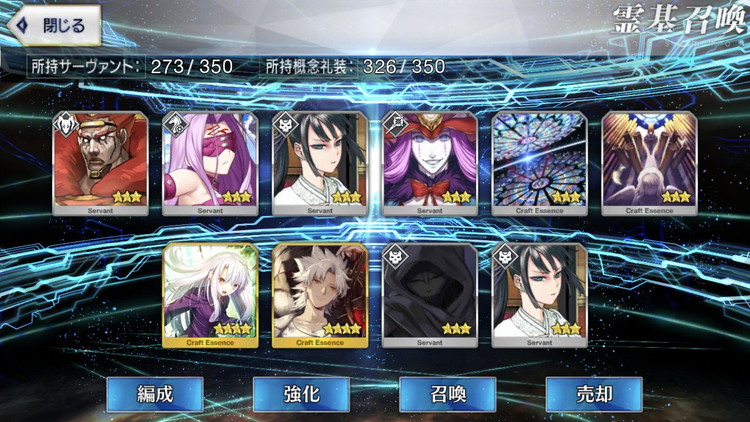Pick the tanned white-haired man craft essence

point(320,295)
